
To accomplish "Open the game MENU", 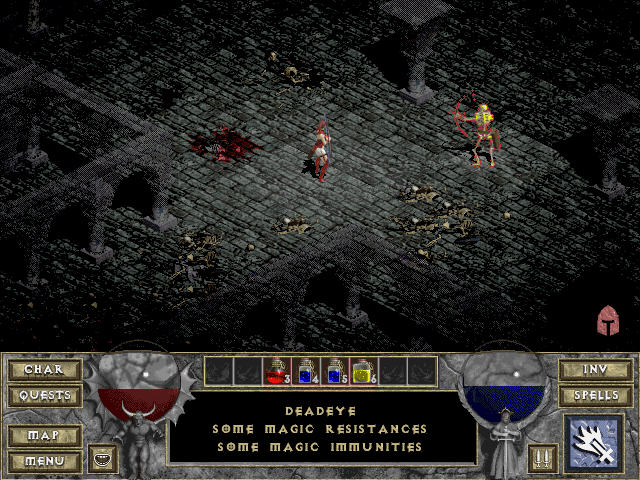I will pos(44,461).
